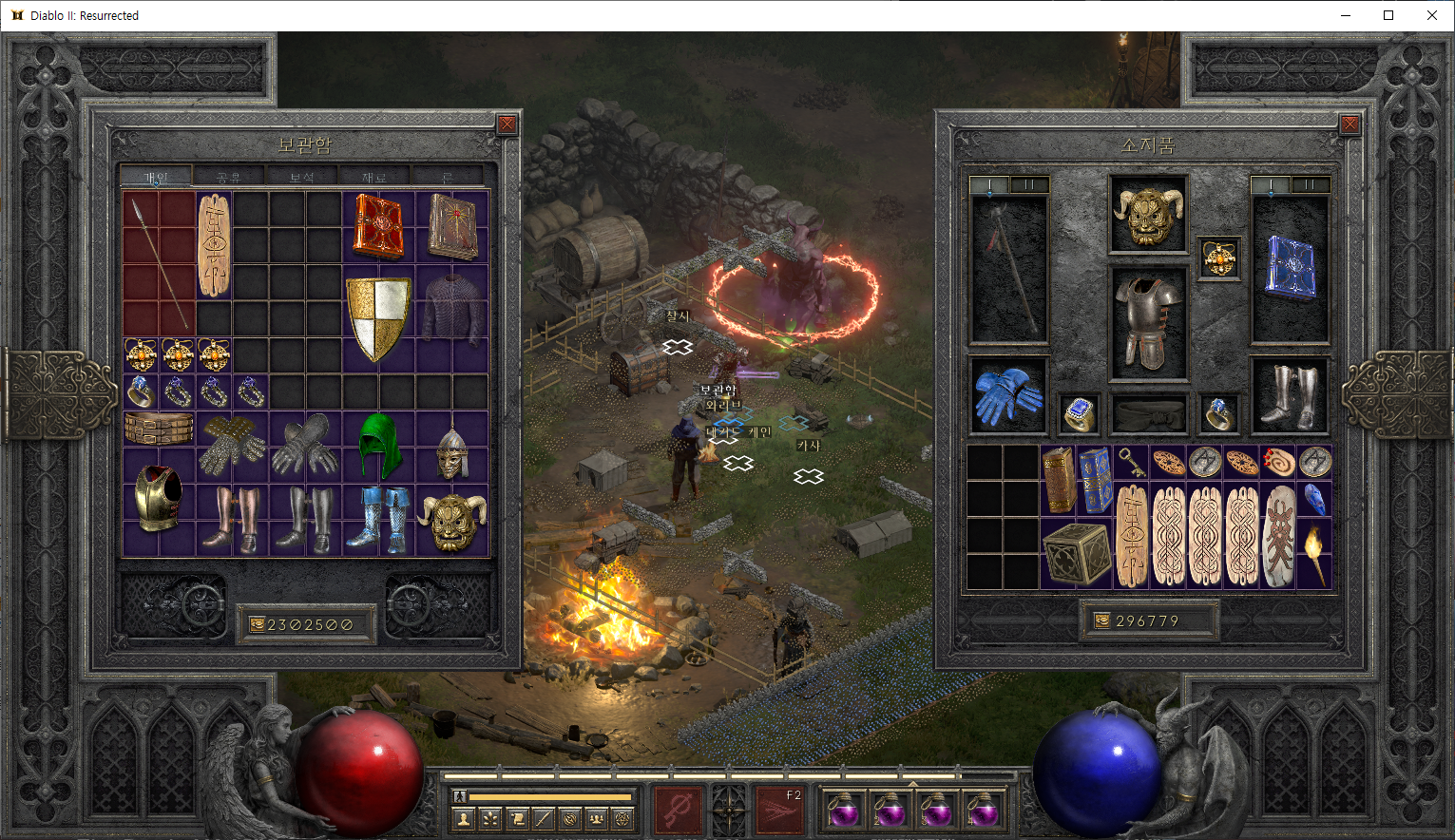Pick up the spear in the stash

[x=159, y=261]
